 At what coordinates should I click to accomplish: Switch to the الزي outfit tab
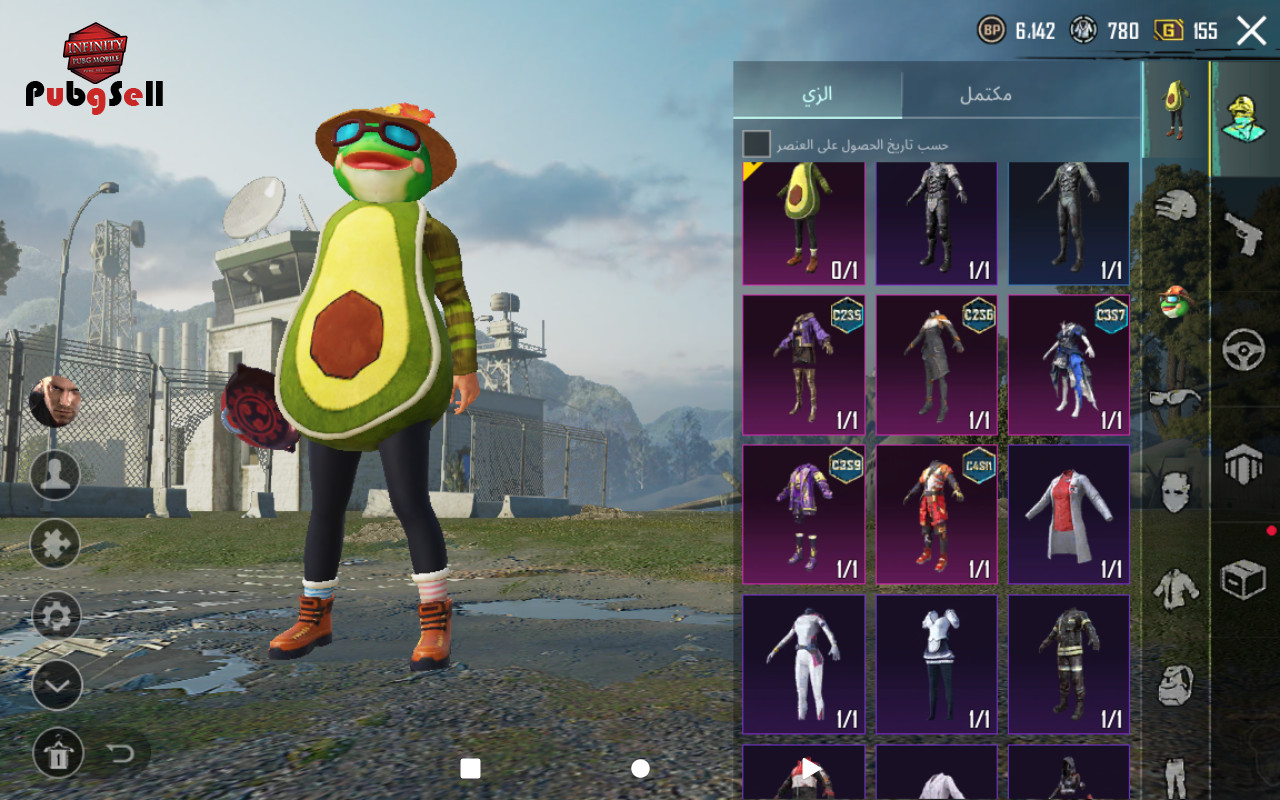pos(817,94)
